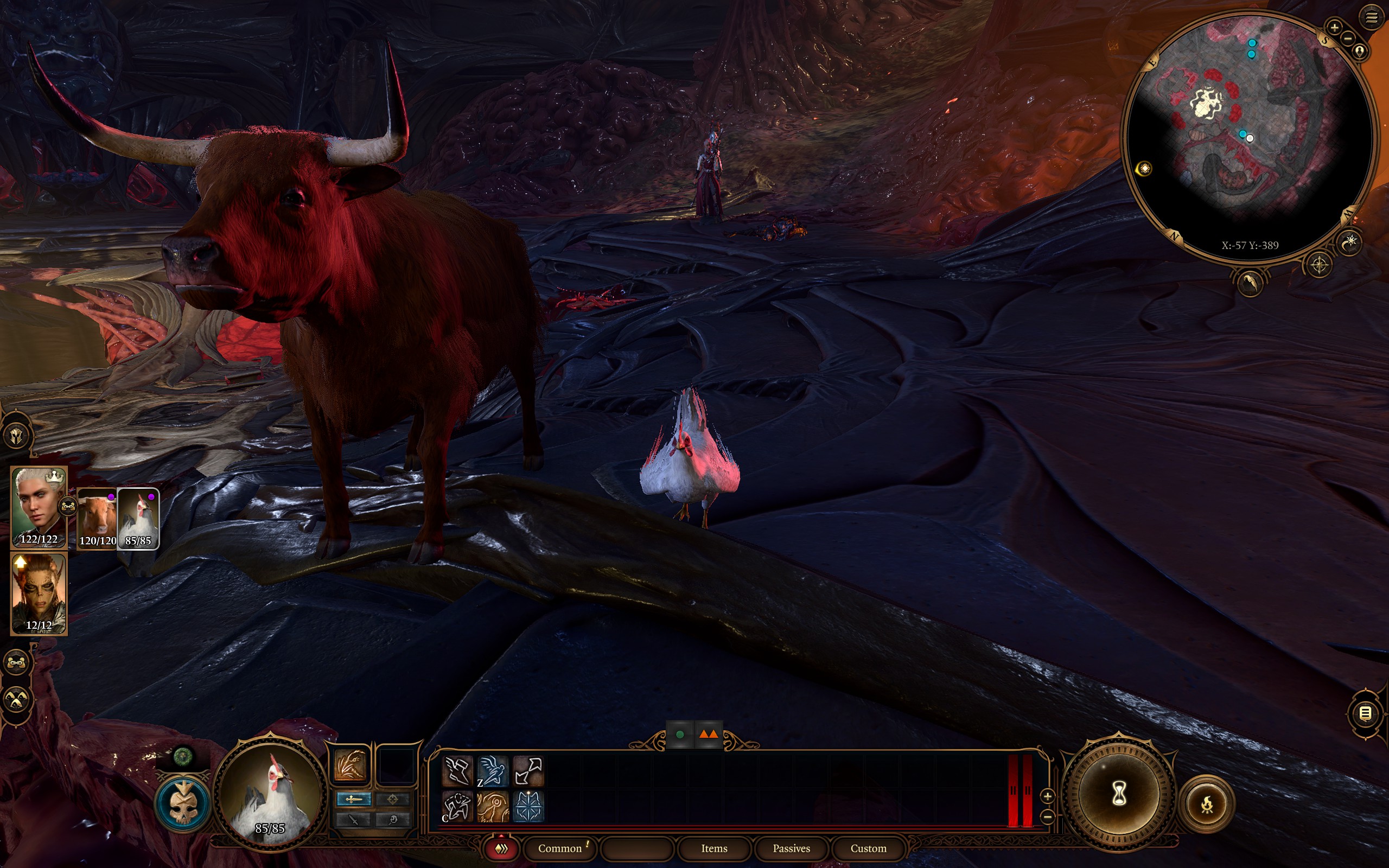Open the helmet icon above party portraits
Viewport: 1389px width, 868px height.
click(16, 436)
